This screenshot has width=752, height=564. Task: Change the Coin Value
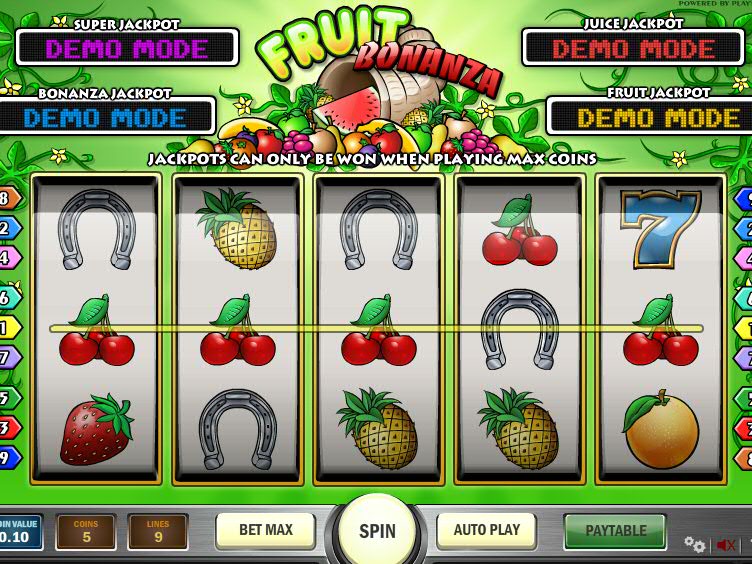pyautogui.click(x=20, y=532)
